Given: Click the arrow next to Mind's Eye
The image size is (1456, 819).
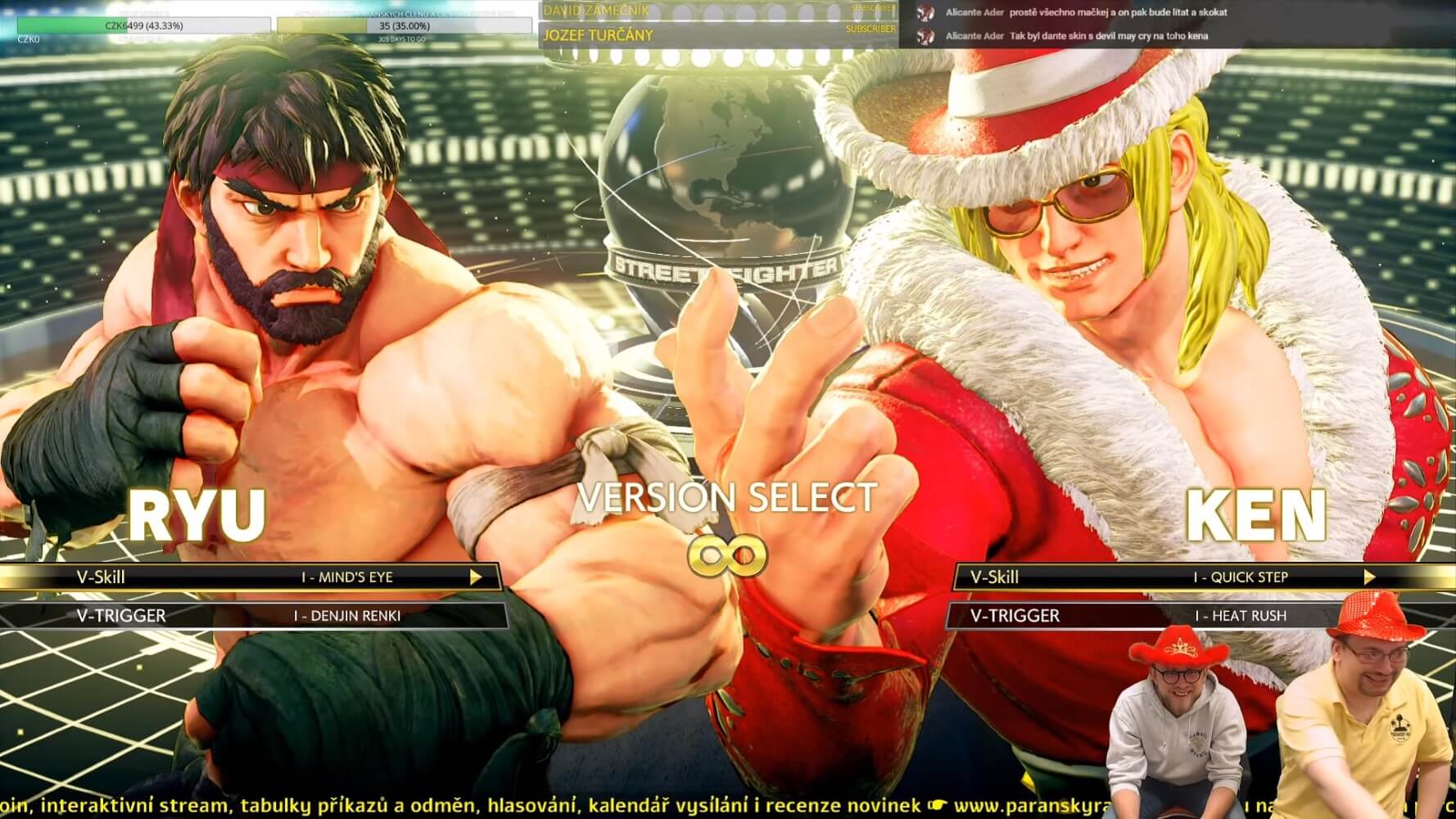Looking at the screenshot, I should click(476, 577).
